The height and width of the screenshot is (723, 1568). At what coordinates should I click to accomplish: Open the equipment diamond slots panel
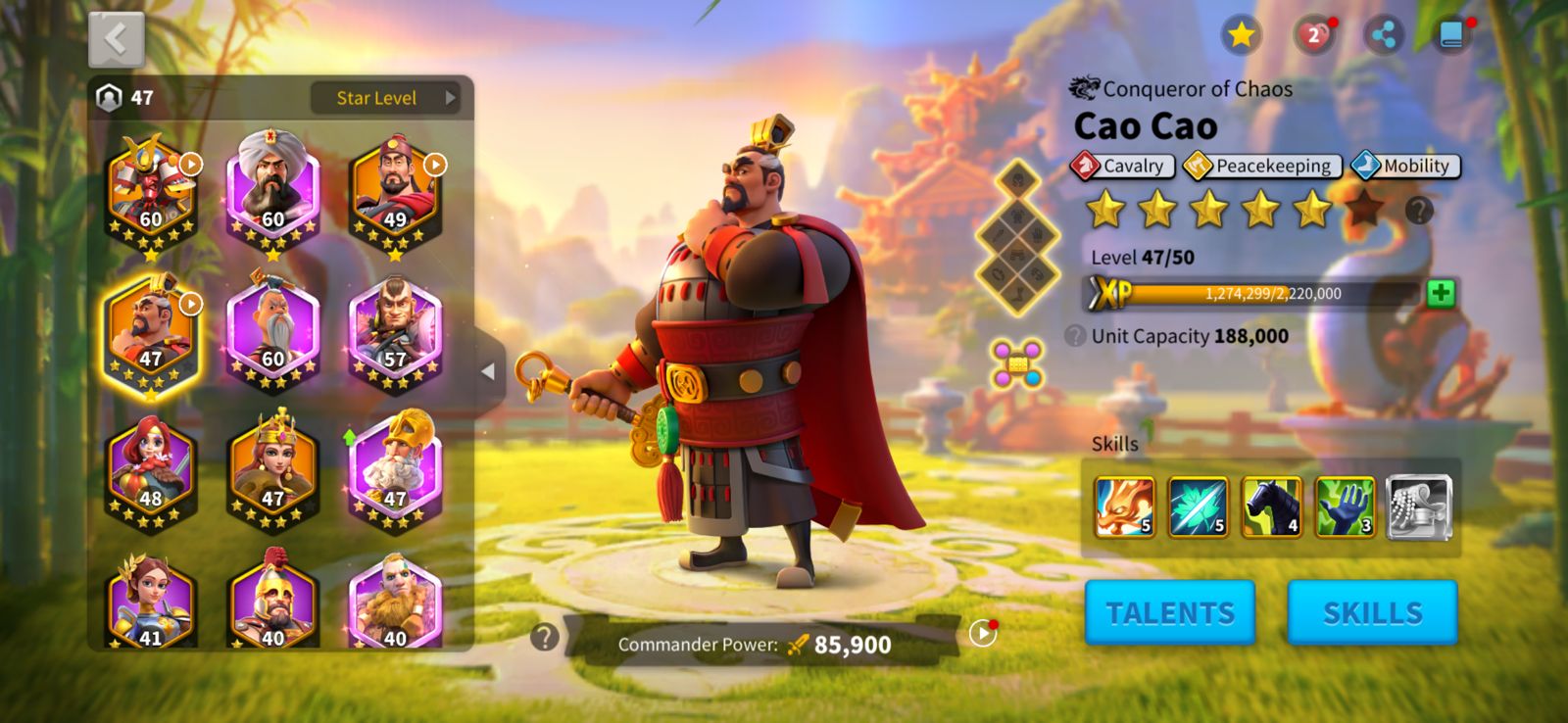[1017, 237]
